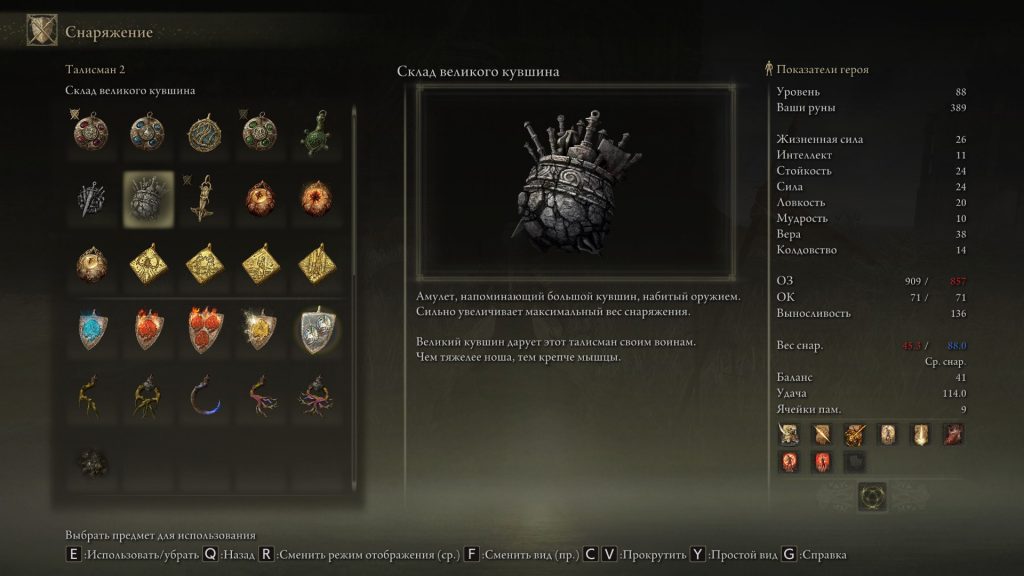Click the talisman list scrollbar
1024x576 pixels.
[353, 200]
